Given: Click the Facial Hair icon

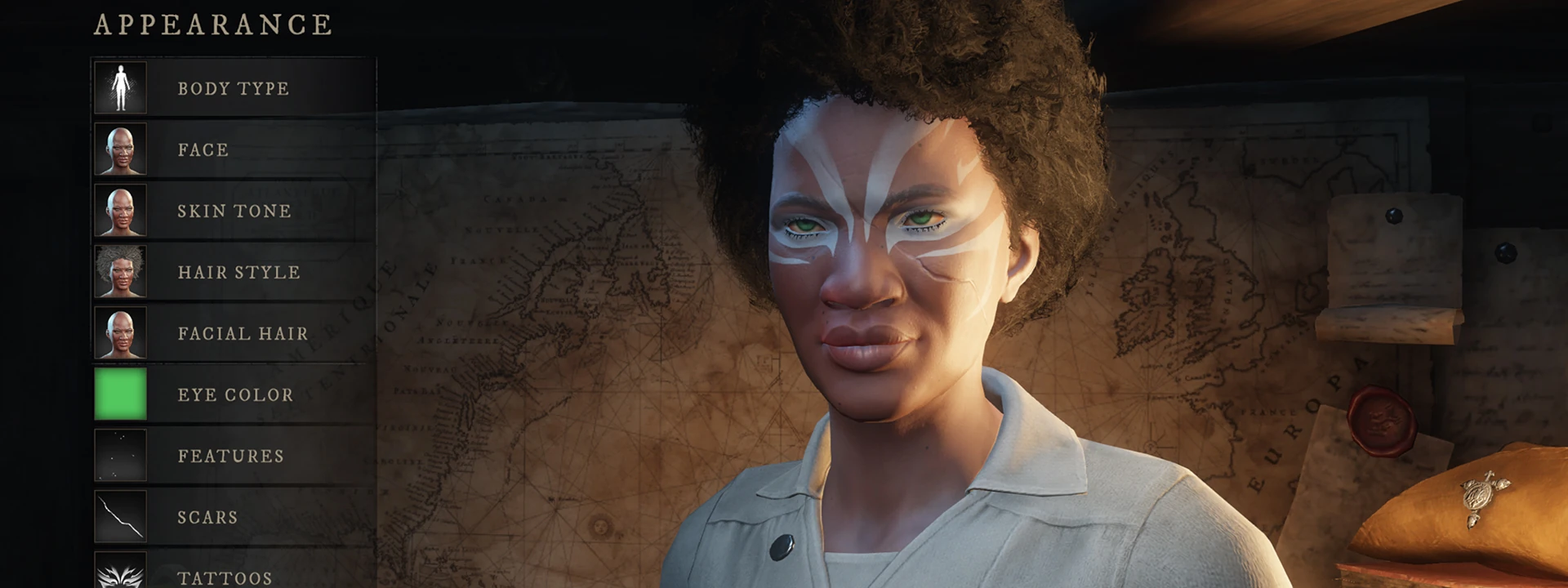Looking at the screenshot, I should pyautogui.click(x=121, y=332).
